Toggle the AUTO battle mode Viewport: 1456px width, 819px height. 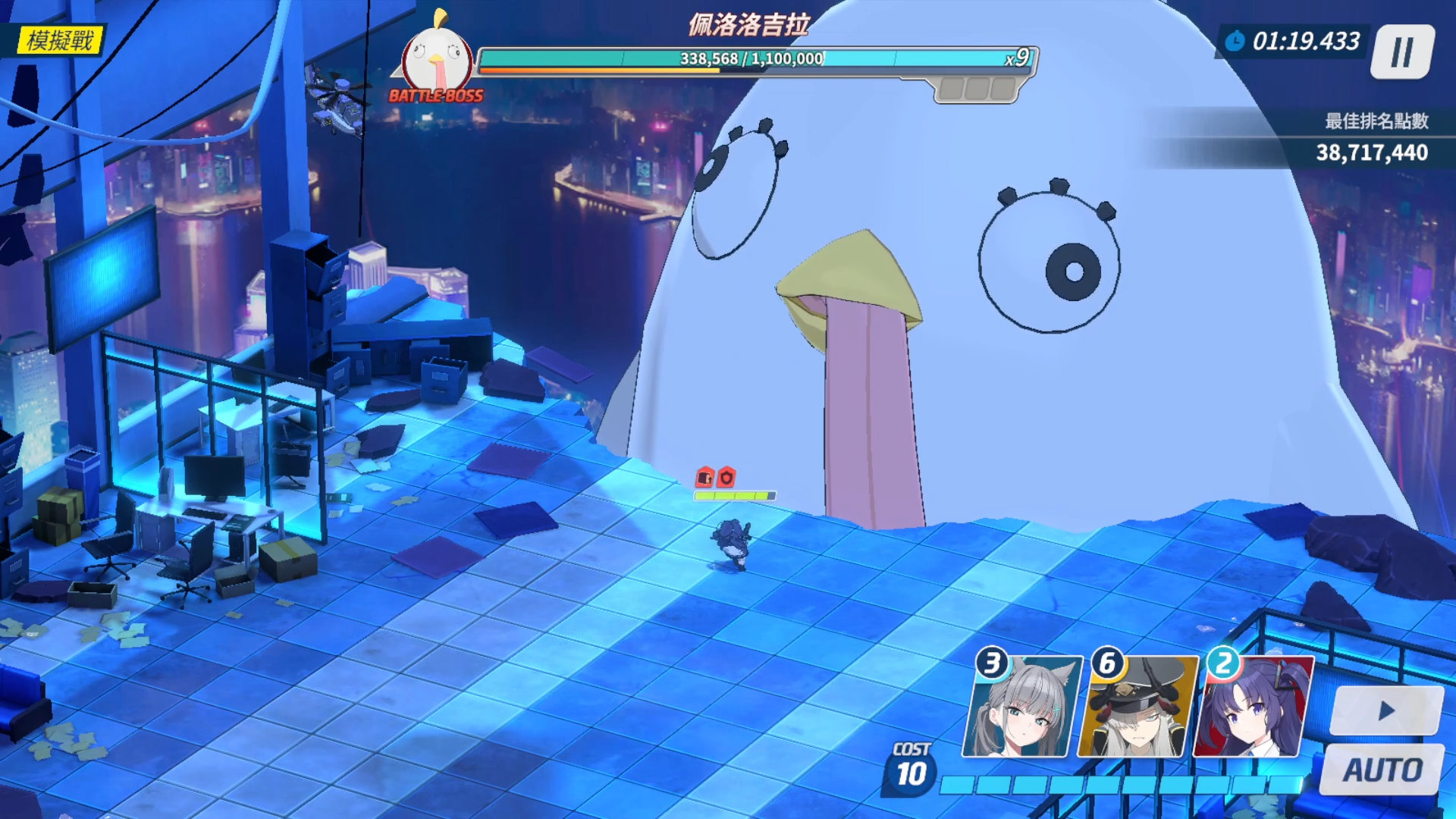[x=1382, y=770]
